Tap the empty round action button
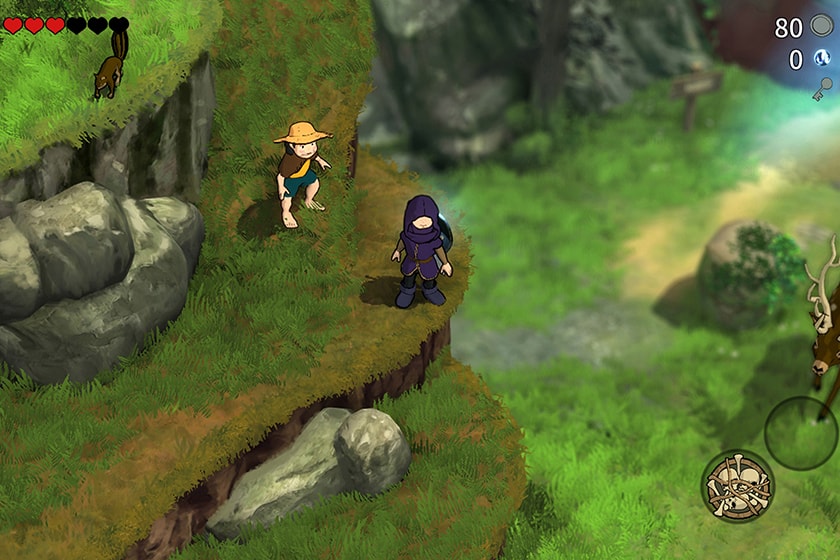 [800, 432]
